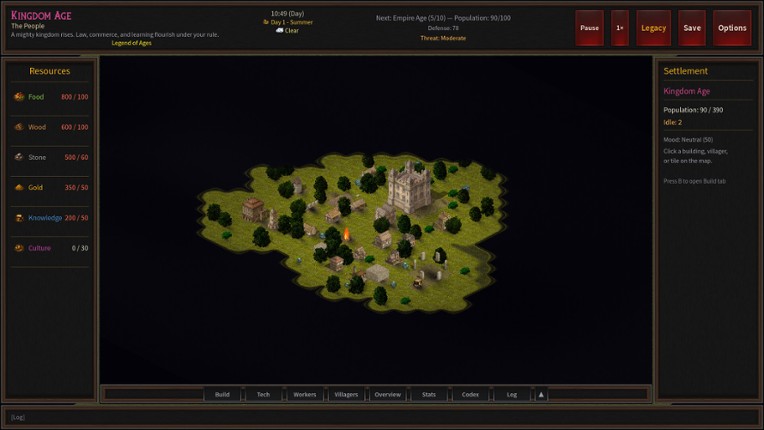This screenshot has height=430, width=764.
Task: Select the Food resource row
Action: (x=50, y=97)
